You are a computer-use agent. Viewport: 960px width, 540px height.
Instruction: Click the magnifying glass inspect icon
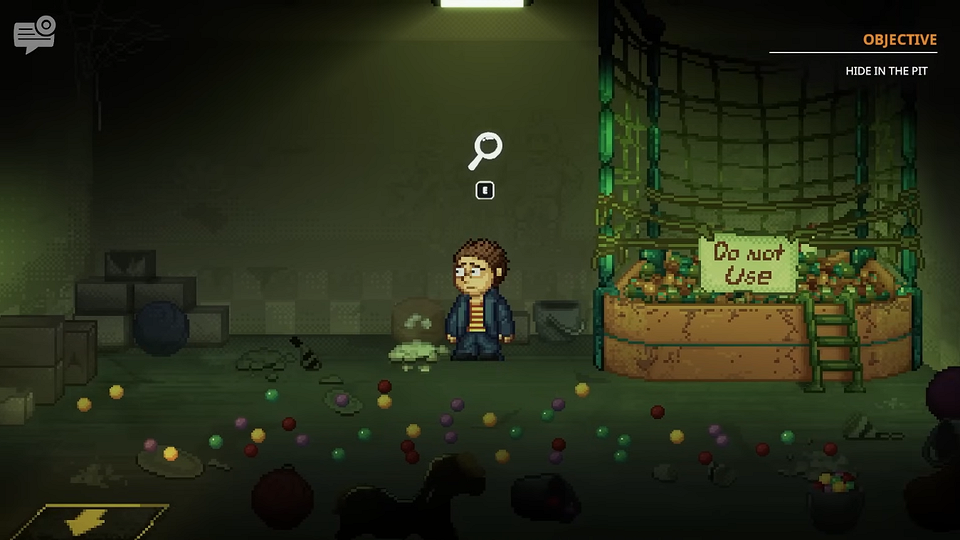click(x=485, y=151)
